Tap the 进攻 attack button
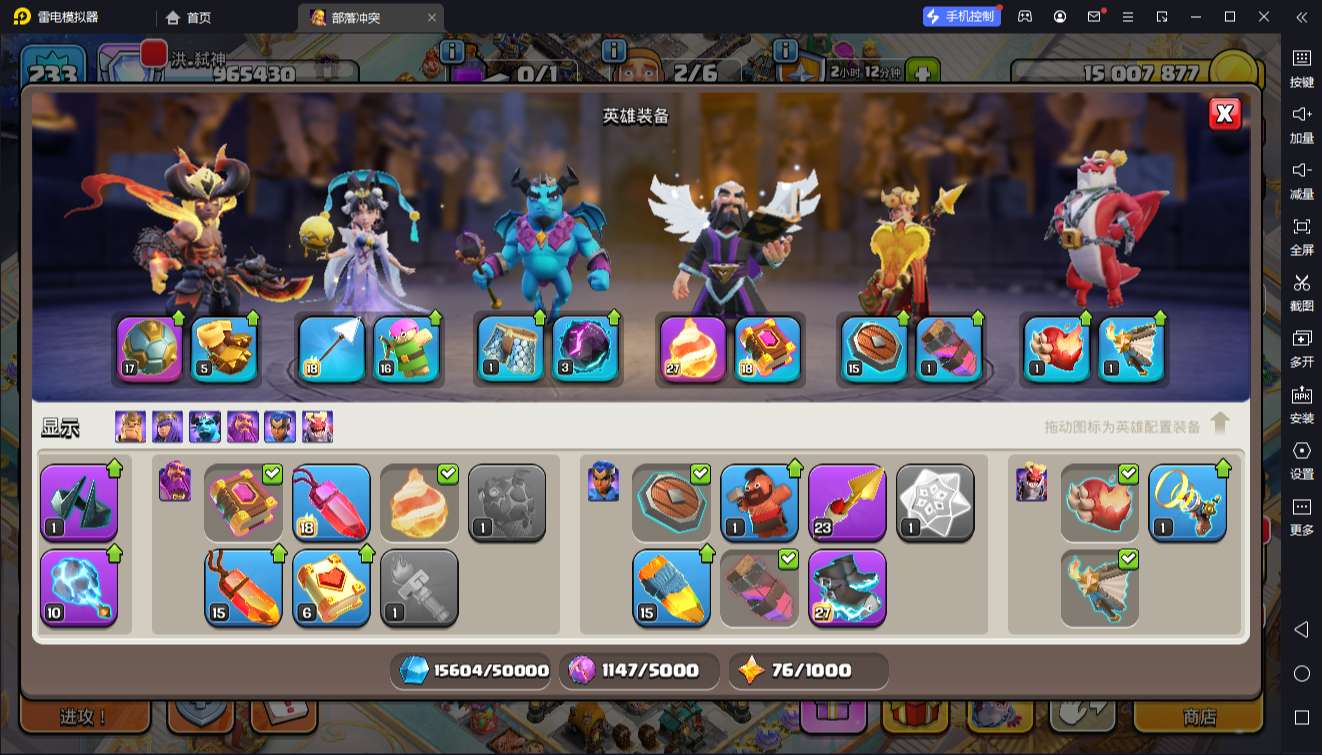Screen dimensions: 1322x755 click(x=84, y=717)
